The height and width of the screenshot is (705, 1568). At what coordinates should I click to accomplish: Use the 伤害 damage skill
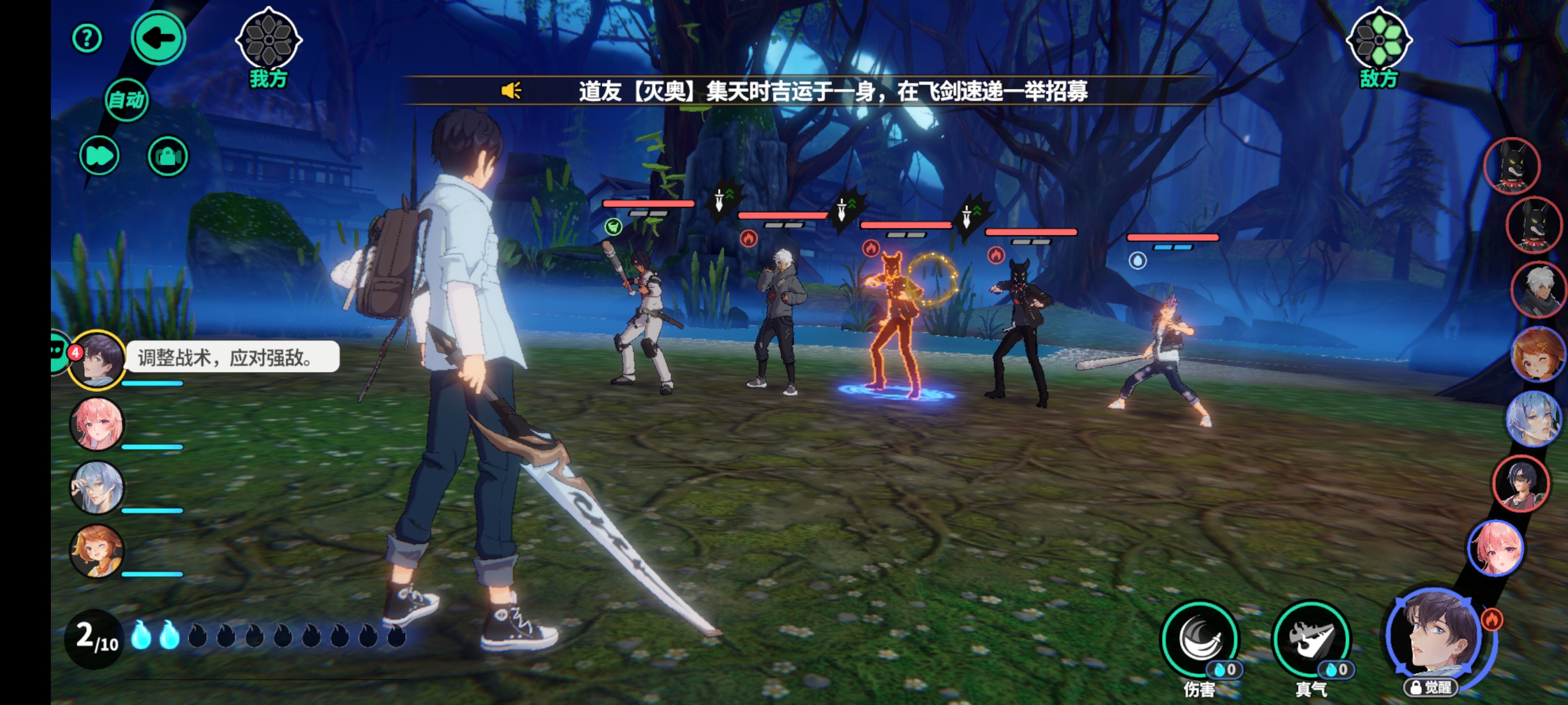(1200, 639)
